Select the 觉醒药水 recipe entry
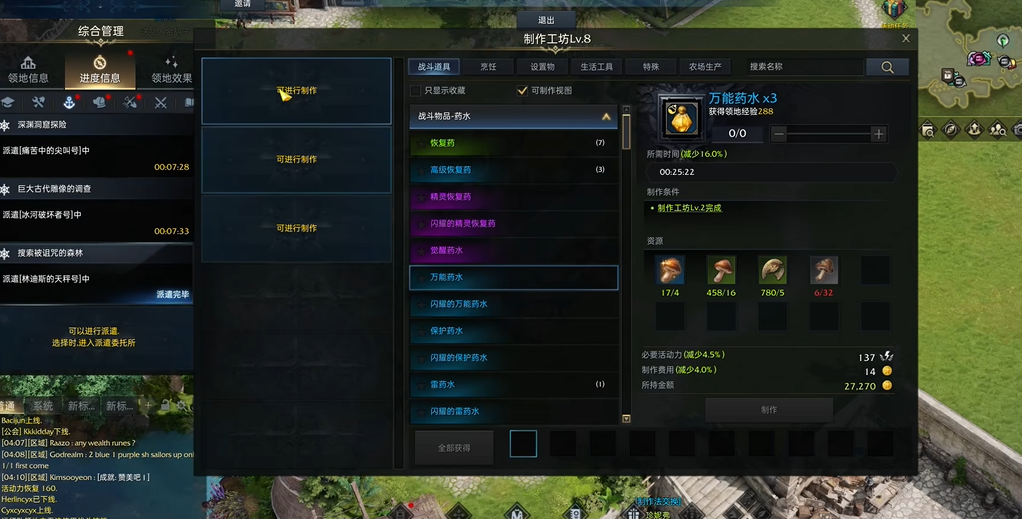This screenshot has height=519, width=1022. coord(513,251)
